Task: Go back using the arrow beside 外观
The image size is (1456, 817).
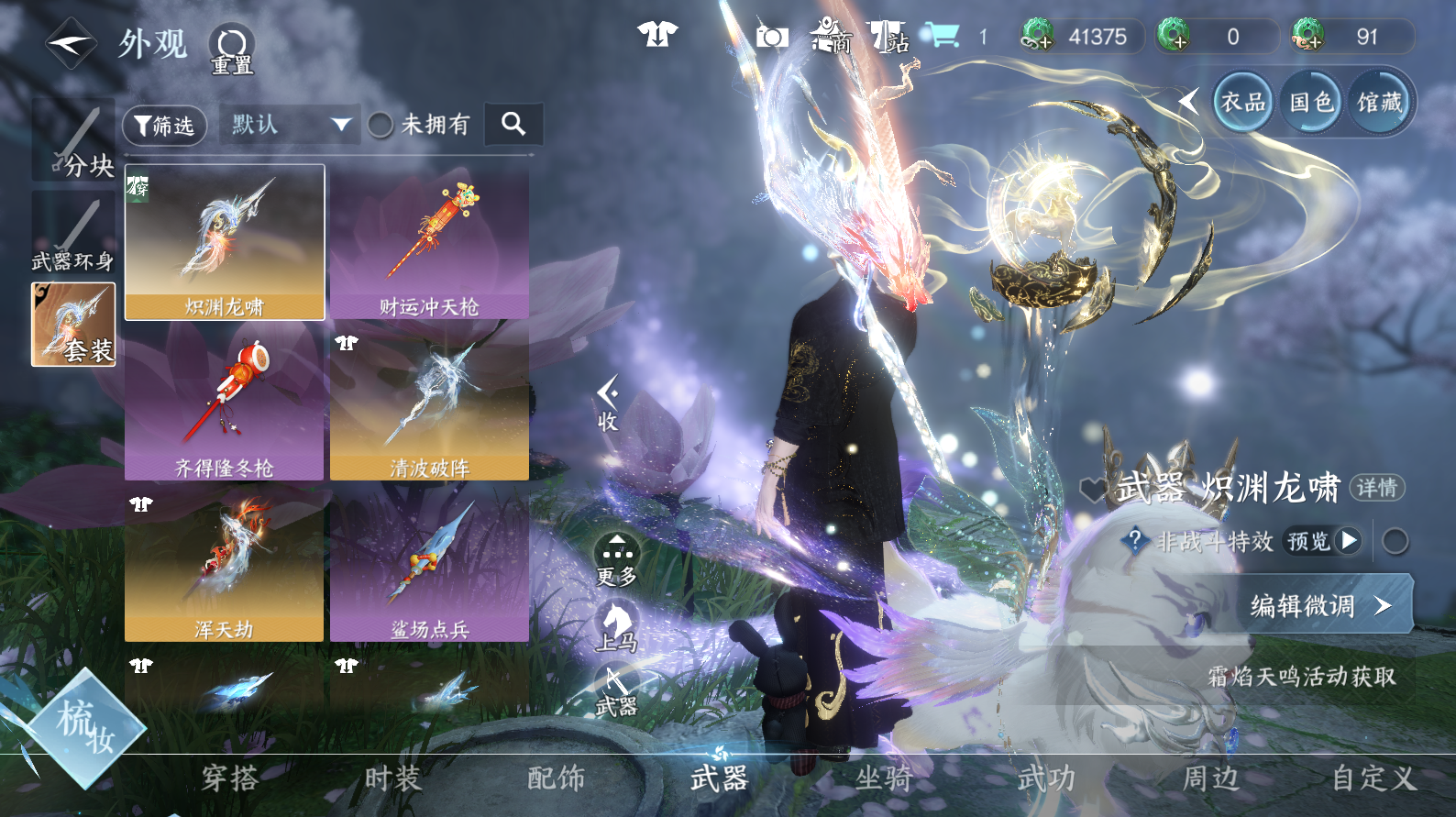Action: point(71,43)
